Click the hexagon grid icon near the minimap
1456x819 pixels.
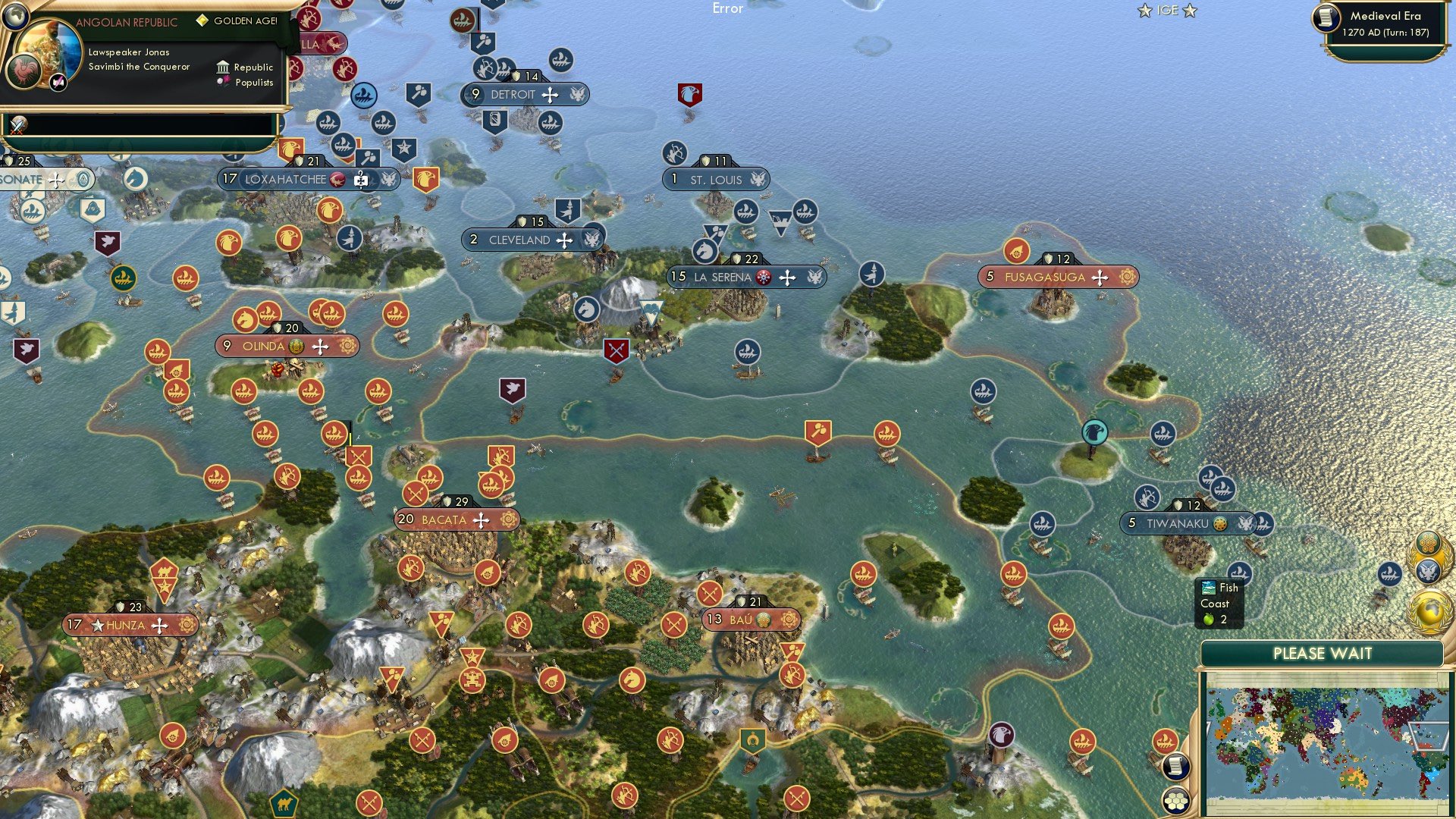pos(1176,801)
